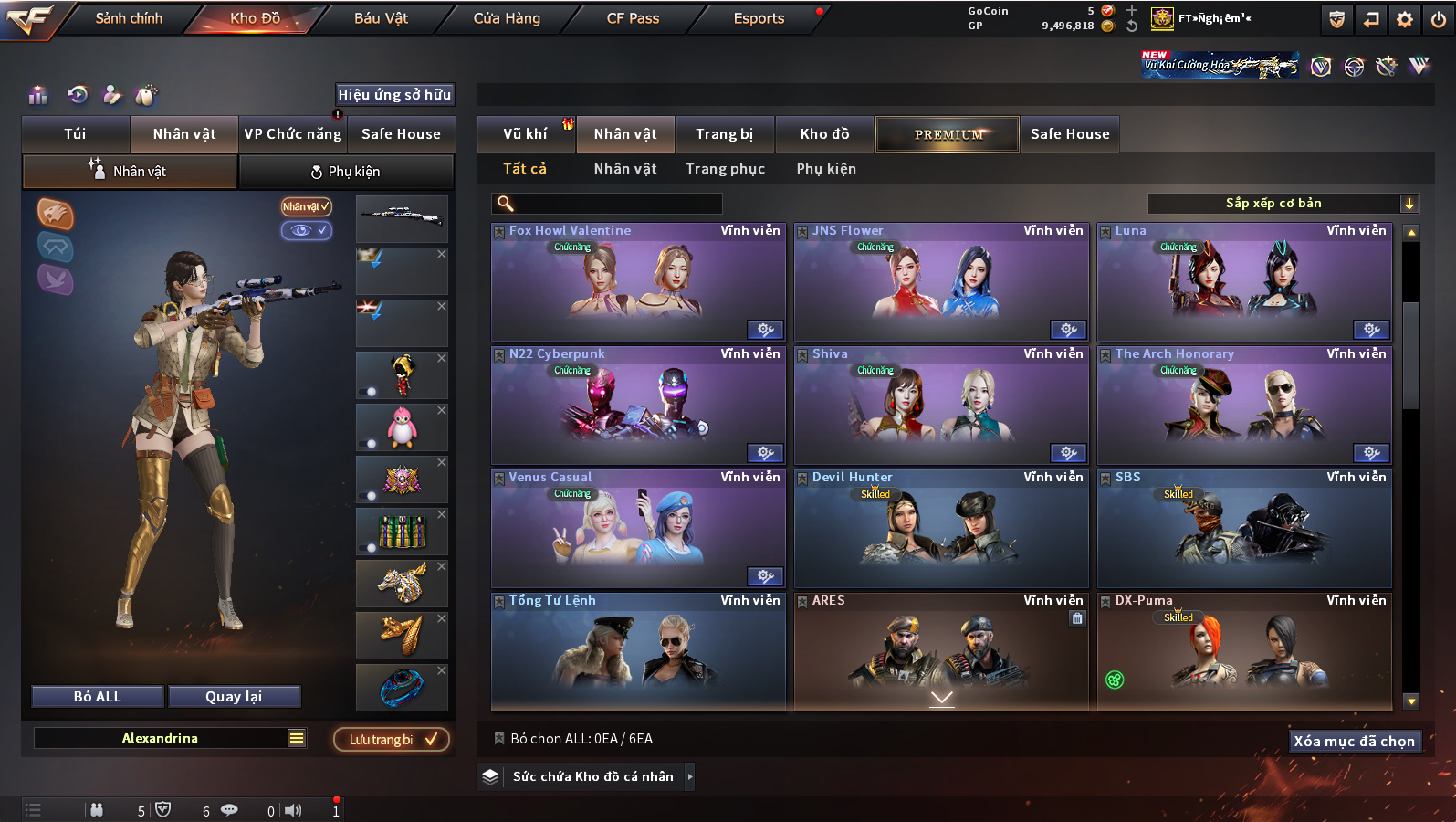
Task: Select the Luna character tile
Action: tap(1244, 283)
